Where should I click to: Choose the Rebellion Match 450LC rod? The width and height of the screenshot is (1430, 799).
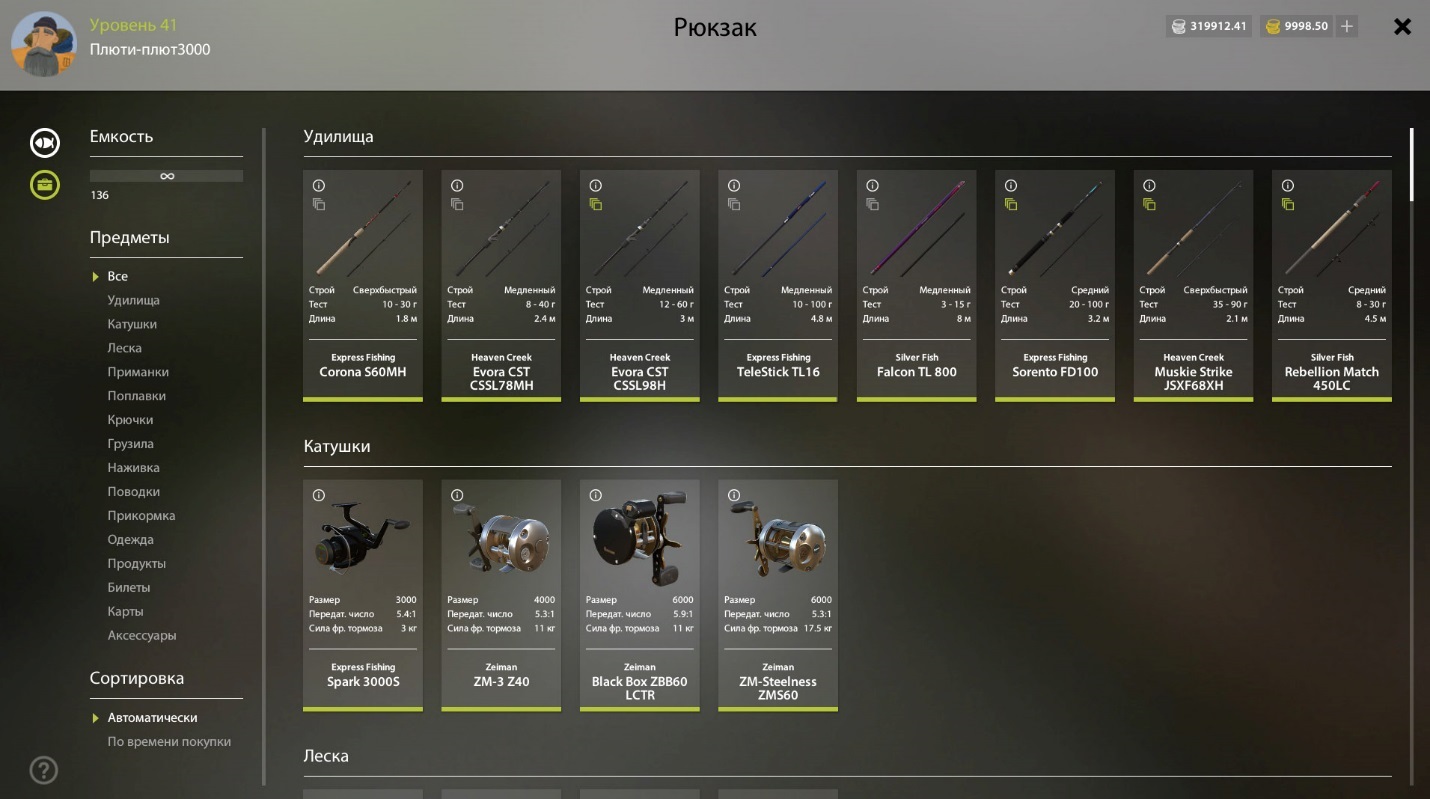(1331, 285)
